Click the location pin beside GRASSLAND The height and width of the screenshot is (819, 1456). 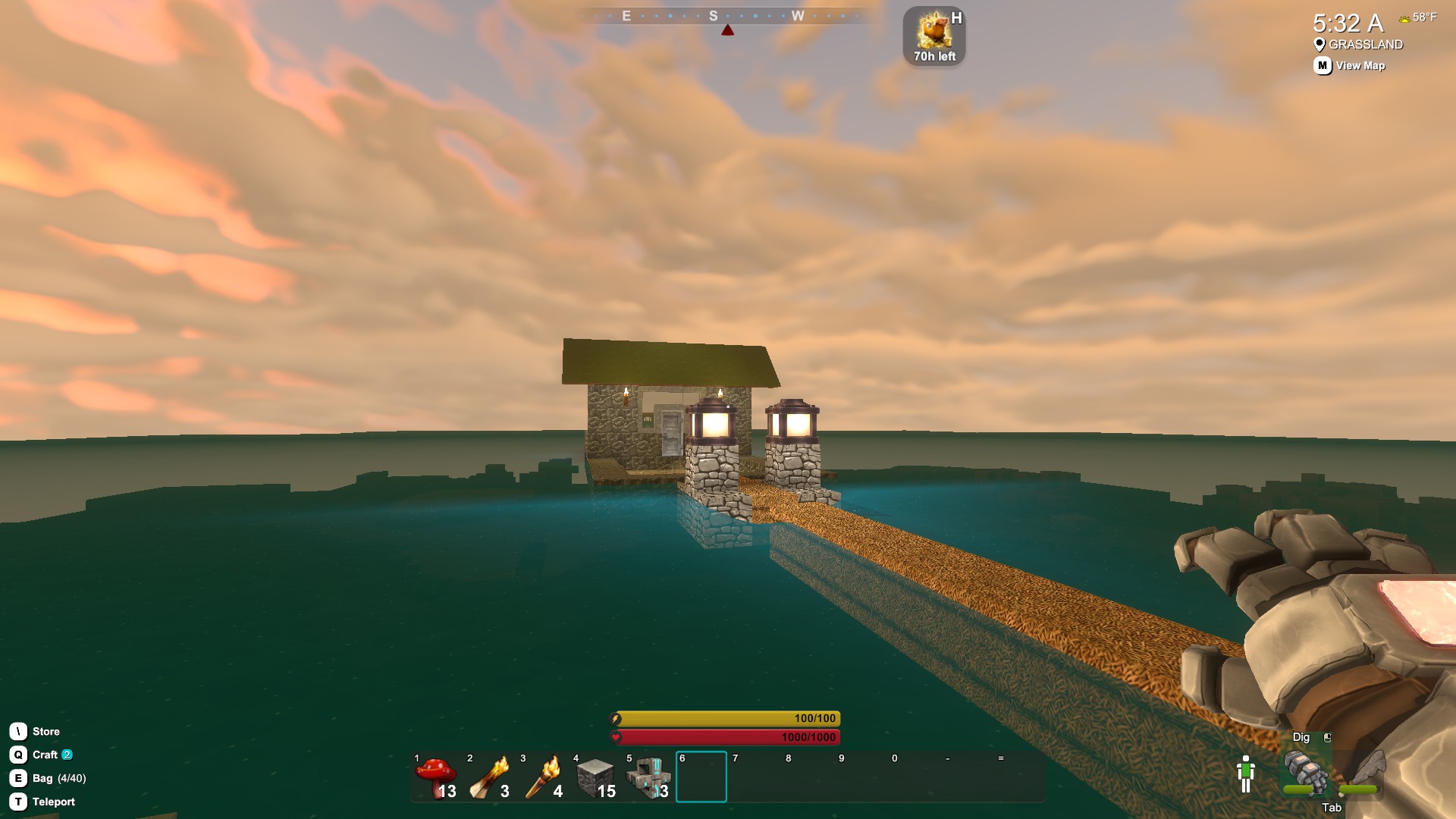[1318, 44]
